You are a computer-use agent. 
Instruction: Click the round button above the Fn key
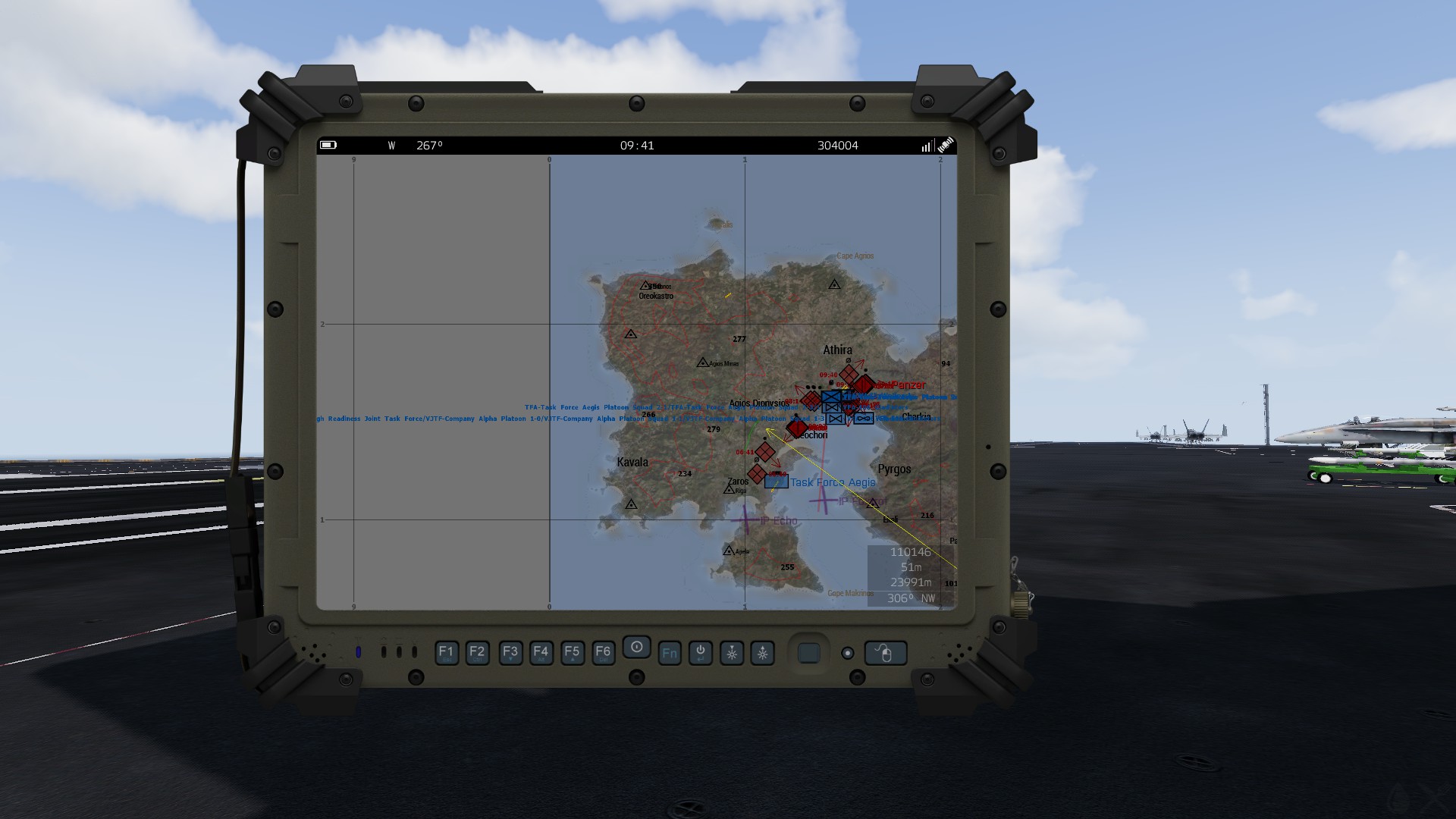pos(636,647)
